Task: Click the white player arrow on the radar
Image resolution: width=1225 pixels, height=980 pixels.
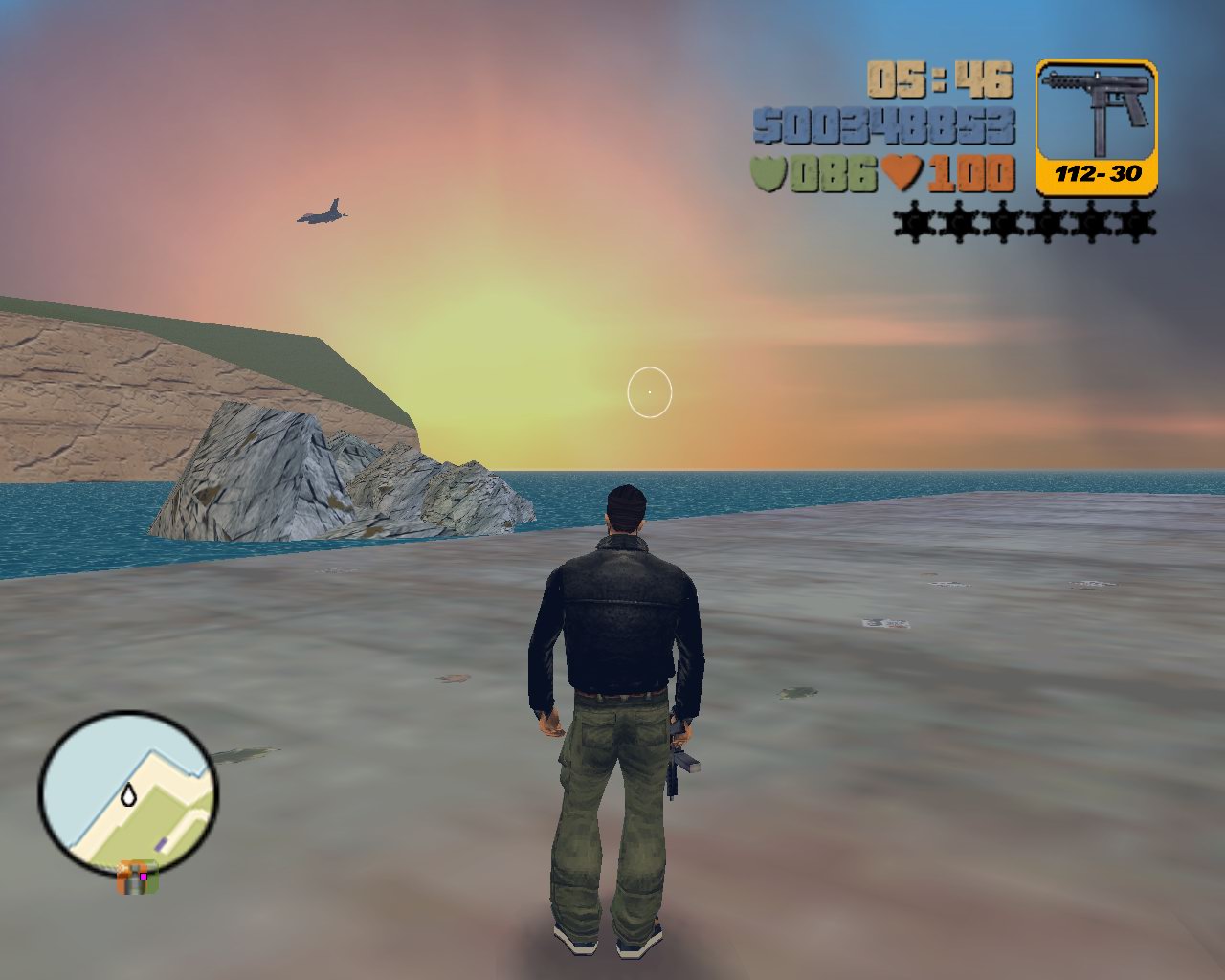Action: (129, 794)
